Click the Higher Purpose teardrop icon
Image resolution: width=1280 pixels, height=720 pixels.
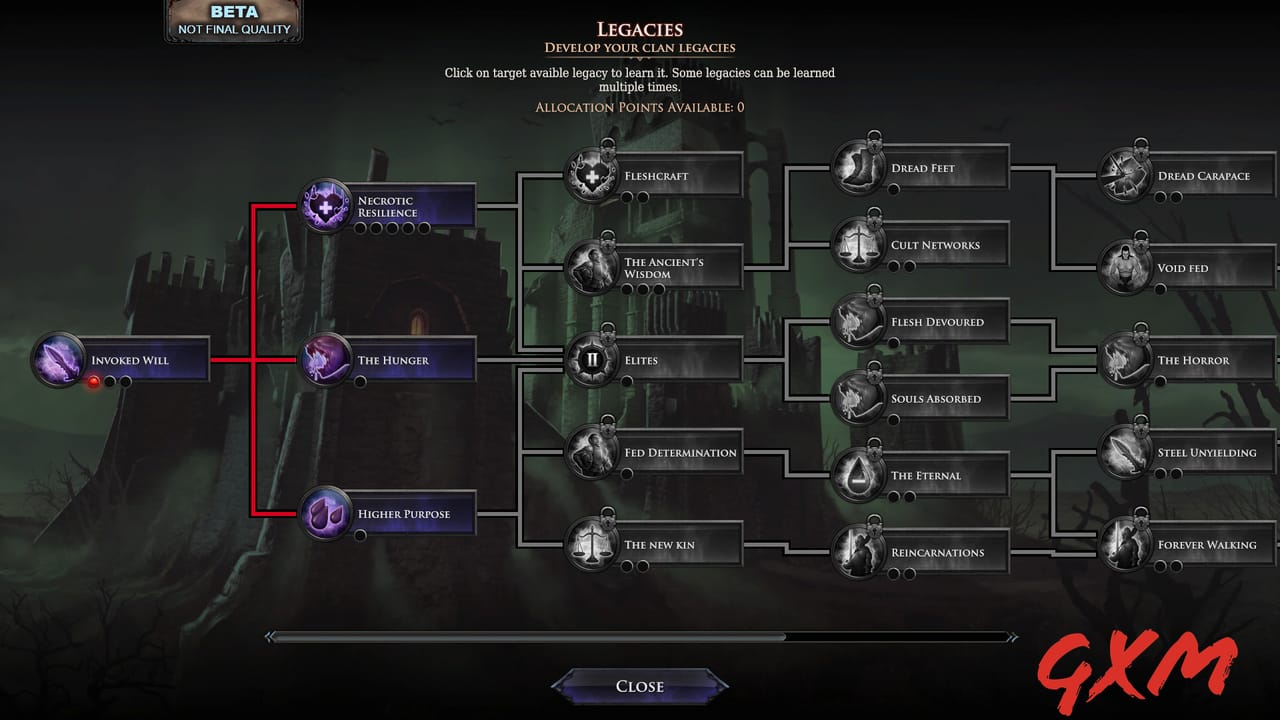point(325,513)
